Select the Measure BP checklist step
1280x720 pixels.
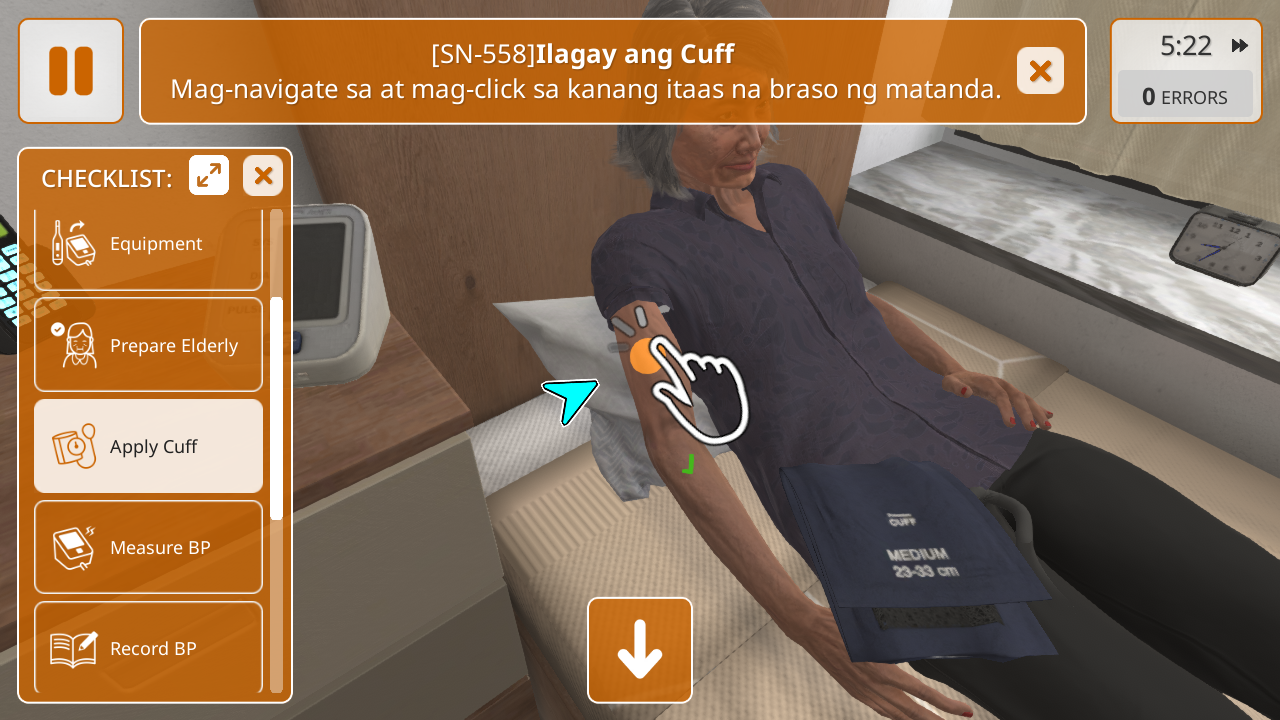tap(148, 547)
